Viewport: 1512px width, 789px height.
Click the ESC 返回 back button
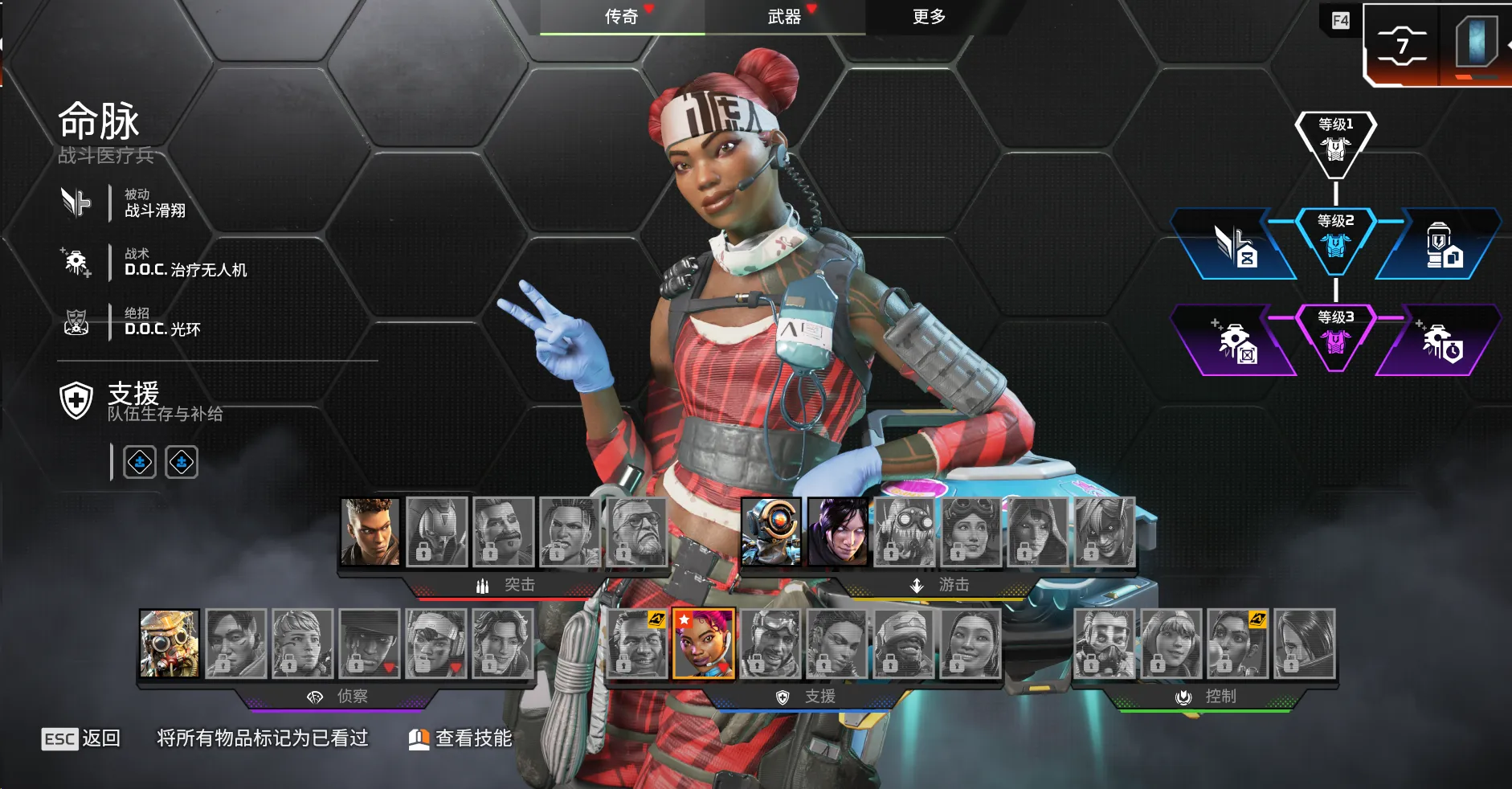[x=81, y=738]
